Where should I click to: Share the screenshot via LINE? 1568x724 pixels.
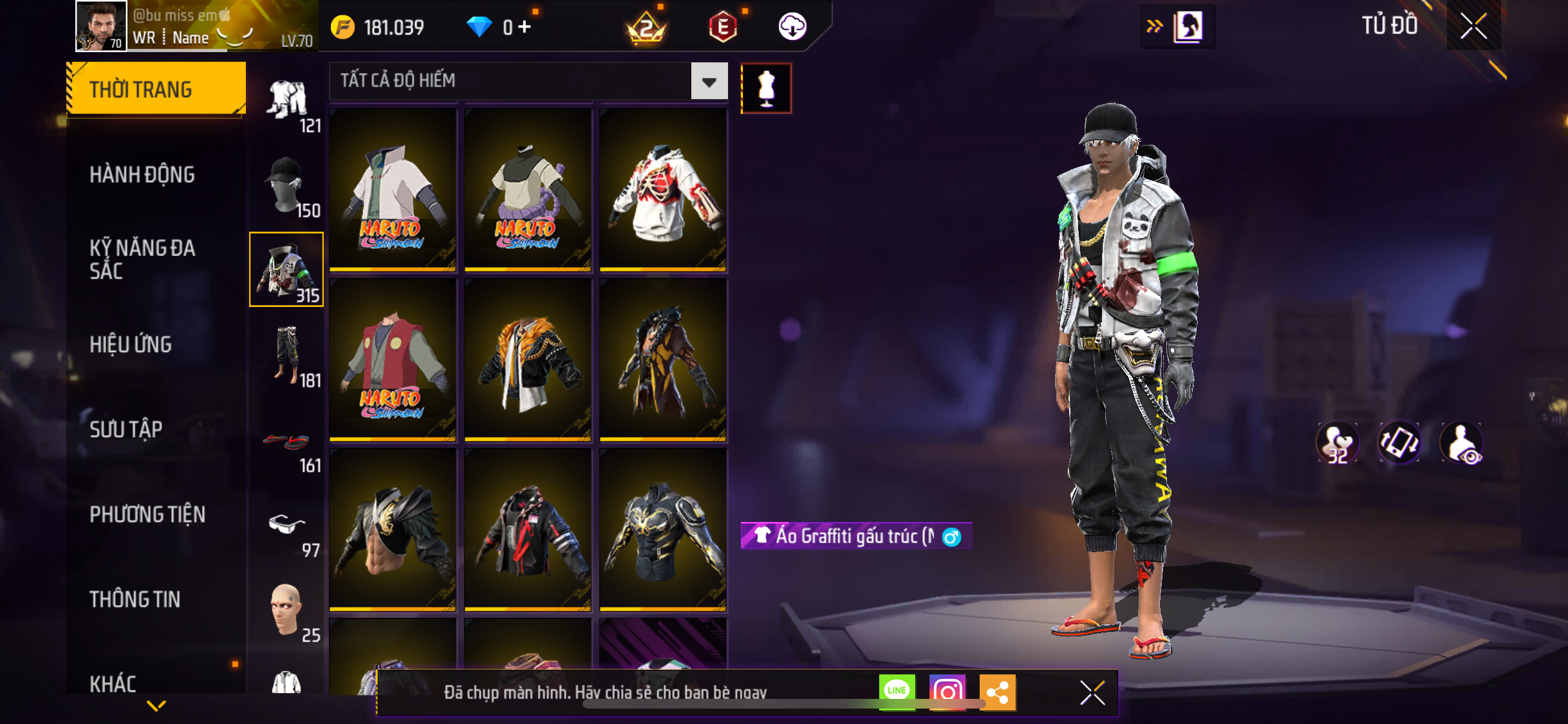(897, 692)
